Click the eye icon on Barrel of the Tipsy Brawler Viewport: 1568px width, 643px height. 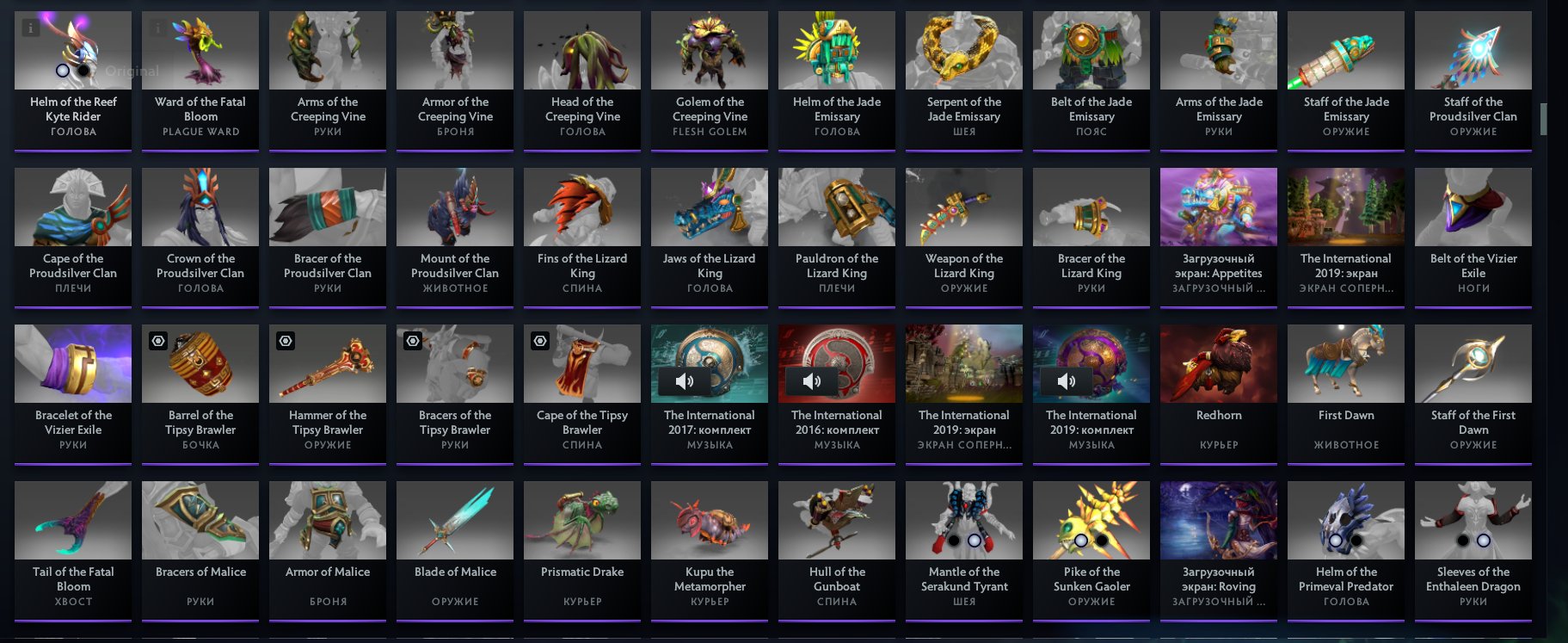157,340
